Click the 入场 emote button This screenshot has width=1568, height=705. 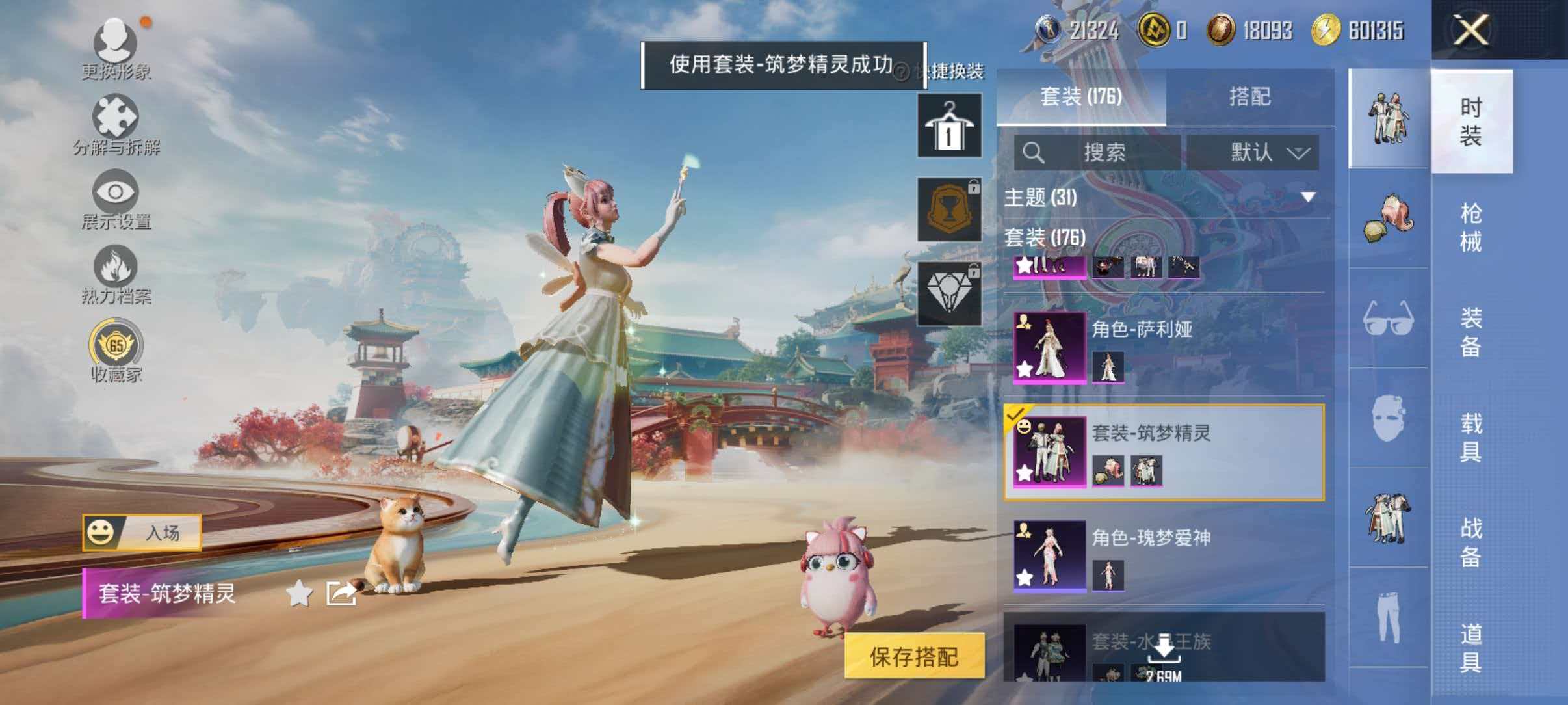[140, 531]
